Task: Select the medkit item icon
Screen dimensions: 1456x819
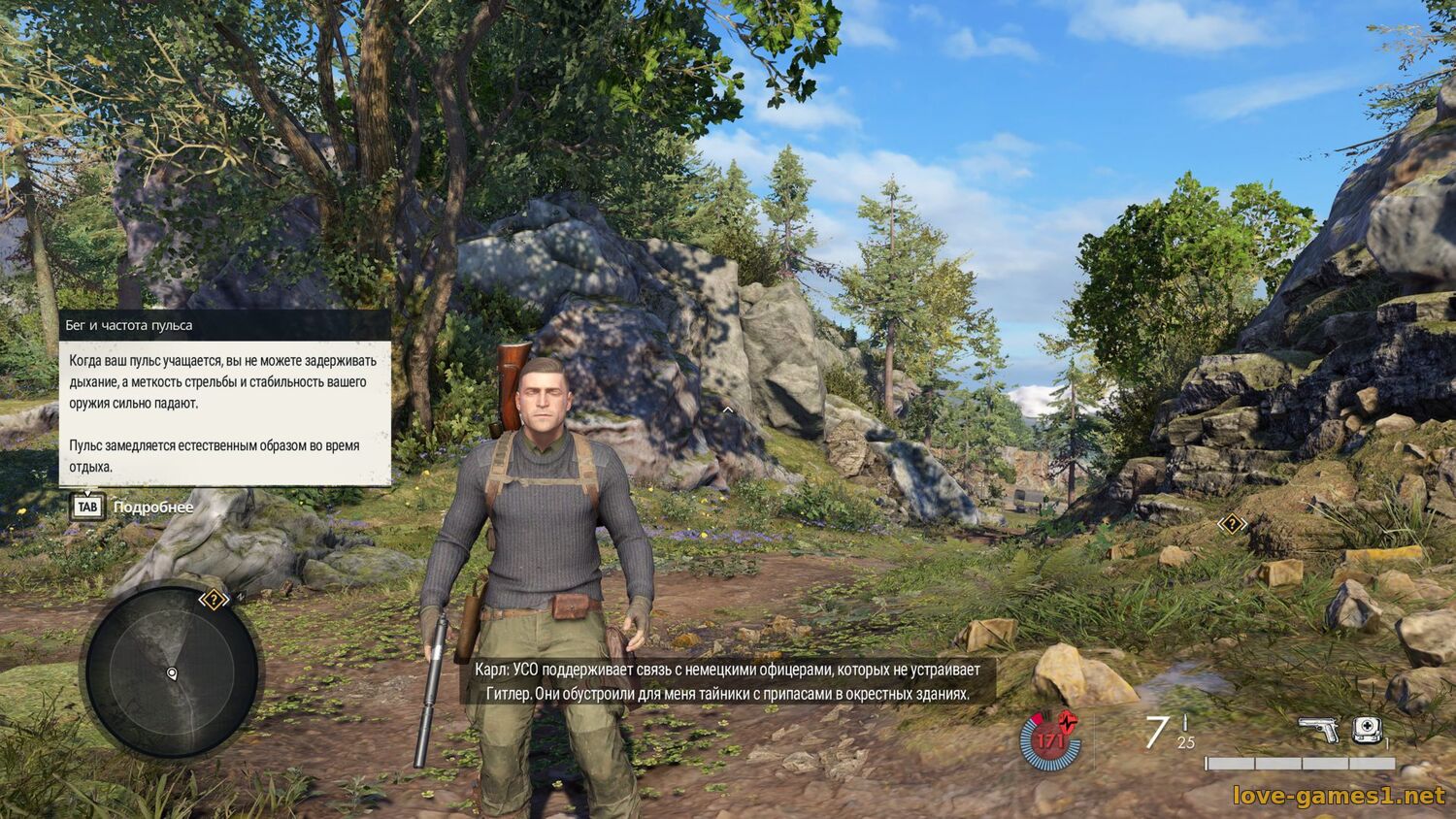Action: pos(1367,730)
